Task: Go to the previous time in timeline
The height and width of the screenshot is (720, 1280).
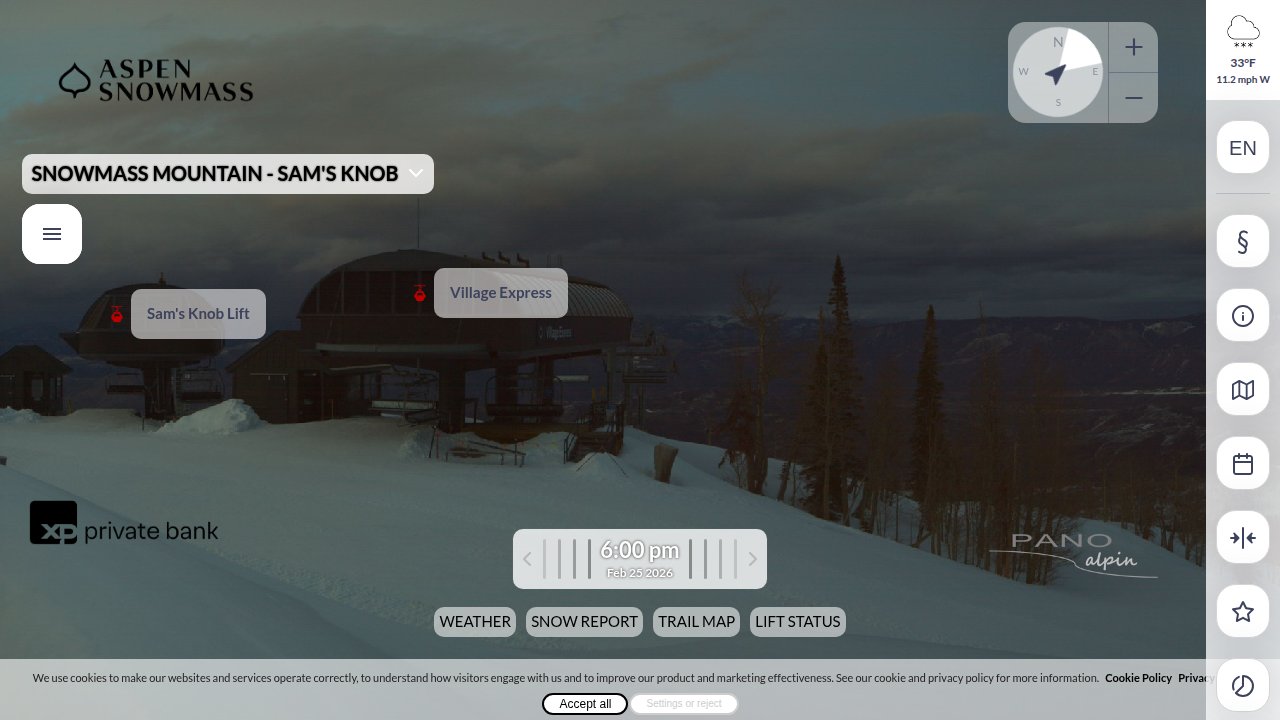Action: (x=527, y=559)
